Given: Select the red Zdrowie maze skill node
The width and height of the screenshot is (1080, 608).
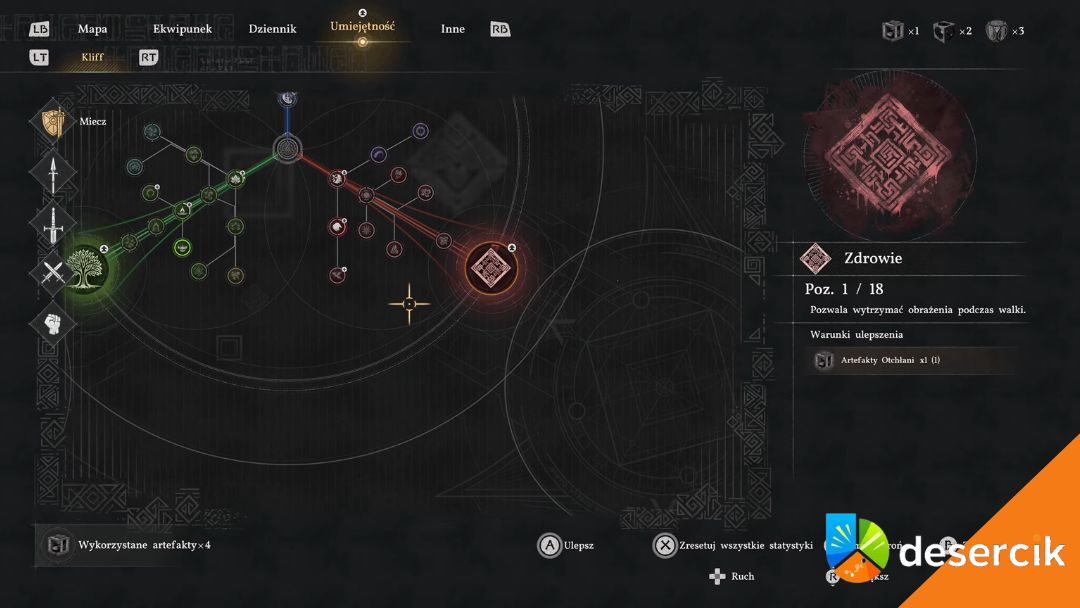Looking at the screenshot, I should pyautogui.click(x=491, y=267).
